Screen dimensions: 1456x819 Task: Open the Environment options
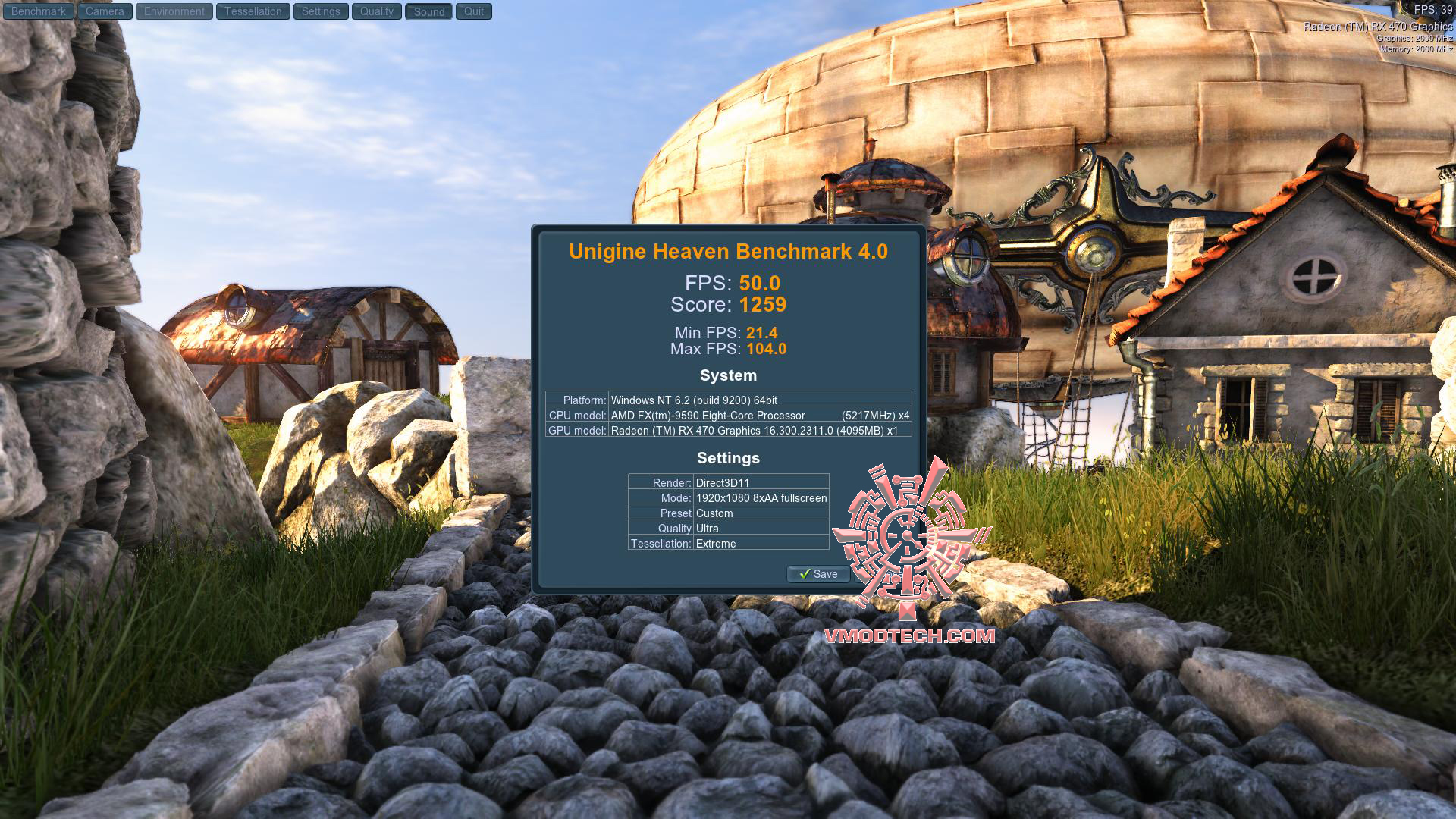[x=174, y=11]
